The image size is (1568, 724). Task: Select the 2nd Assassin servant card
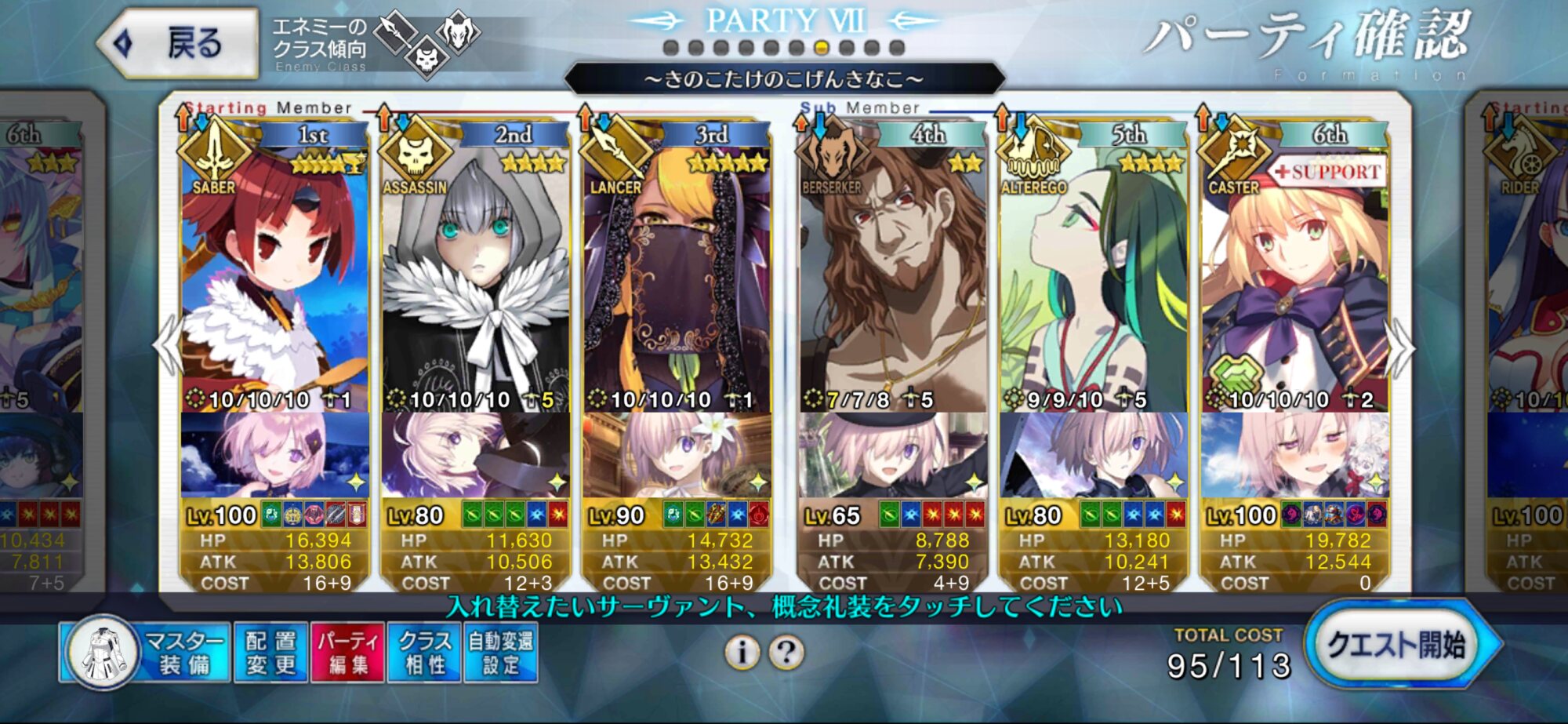click(x=475, y=275)
